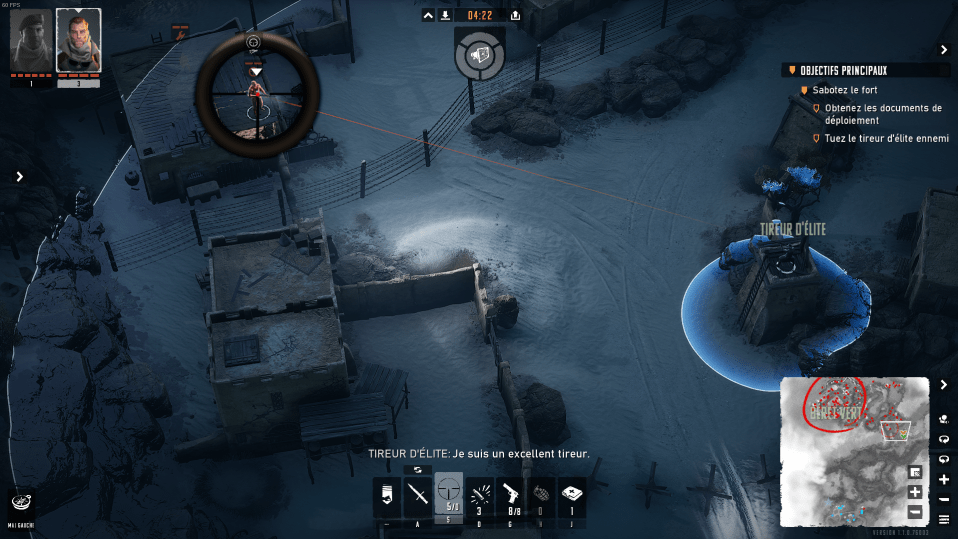Collapse the top timer bar with chevron
958x539 pixels.
pos(428,15)
